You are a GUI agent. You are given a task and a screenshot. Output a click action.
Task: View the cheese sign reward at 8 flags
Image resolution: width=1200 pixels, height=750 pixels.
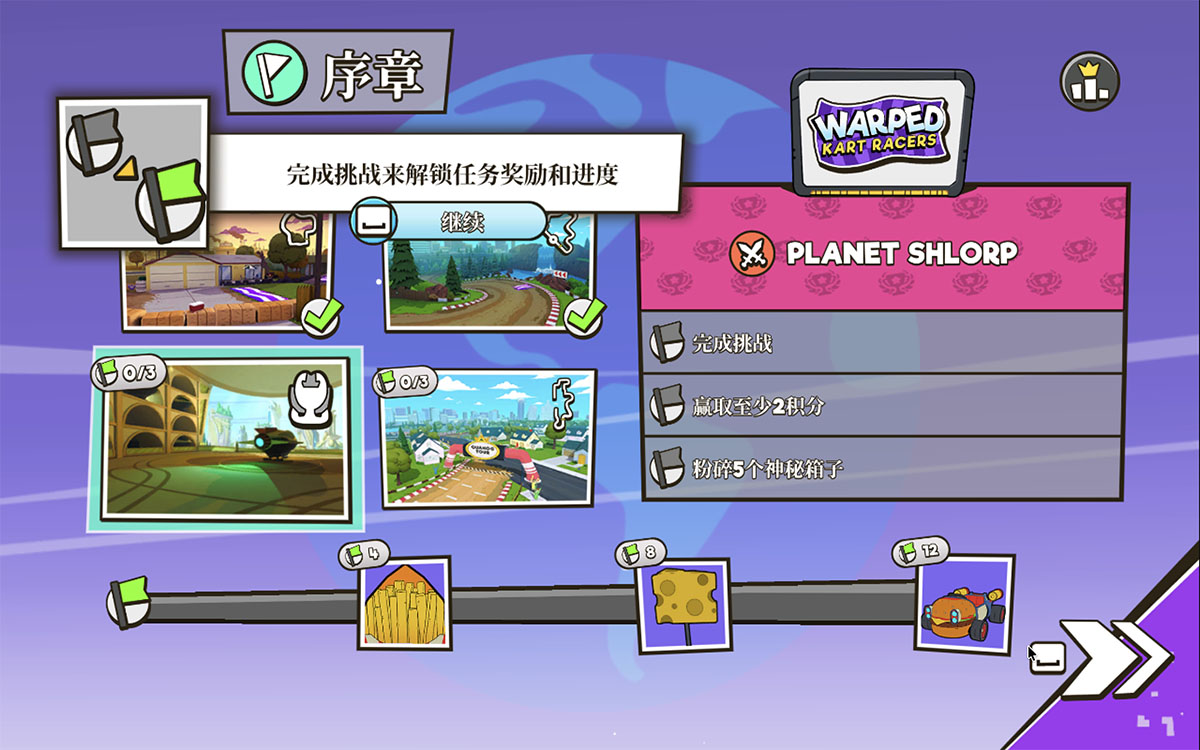(683, 604)
